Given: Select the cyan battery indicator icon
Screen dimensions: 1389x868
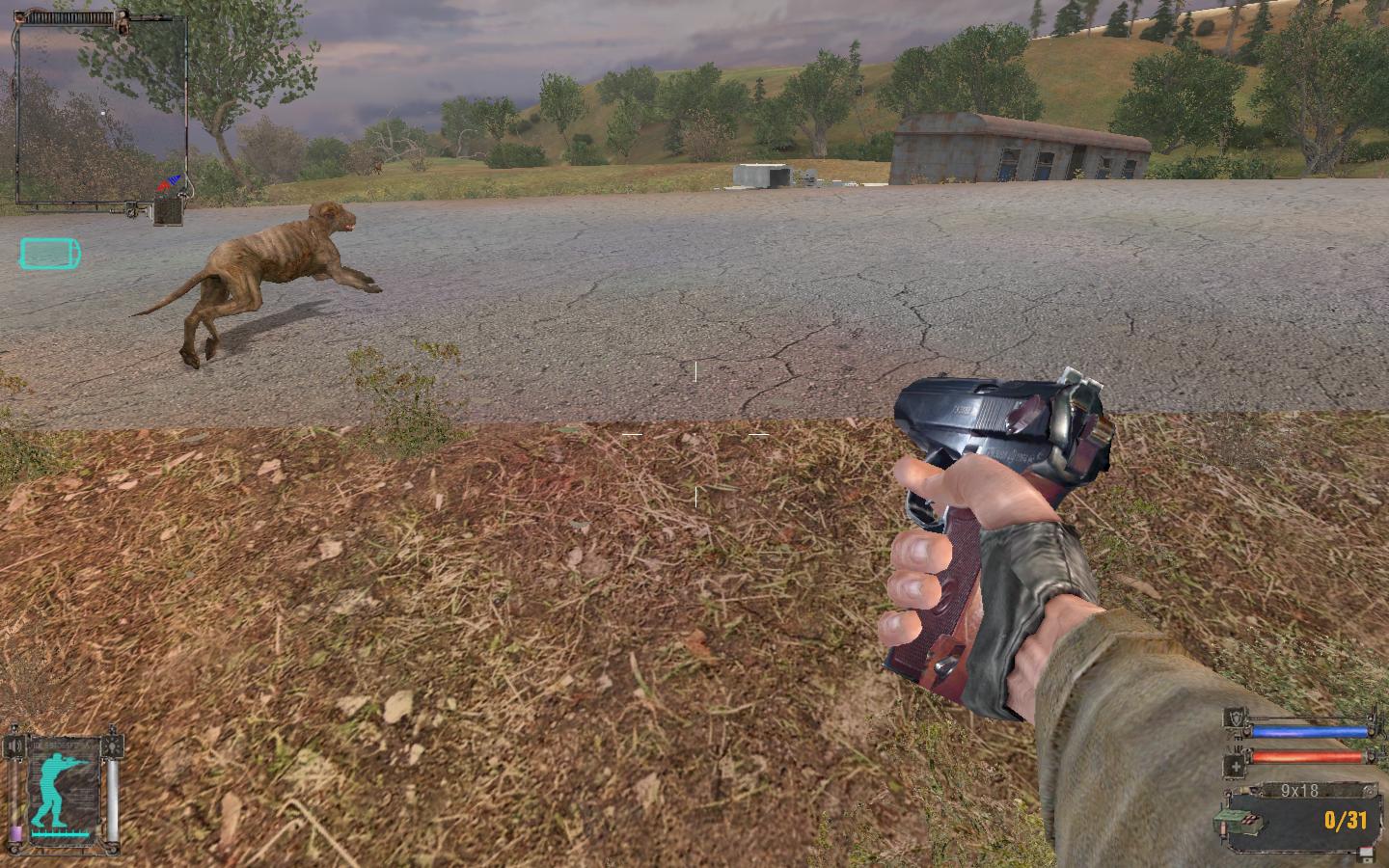Looking at the screenshot, I should point(50,254).
